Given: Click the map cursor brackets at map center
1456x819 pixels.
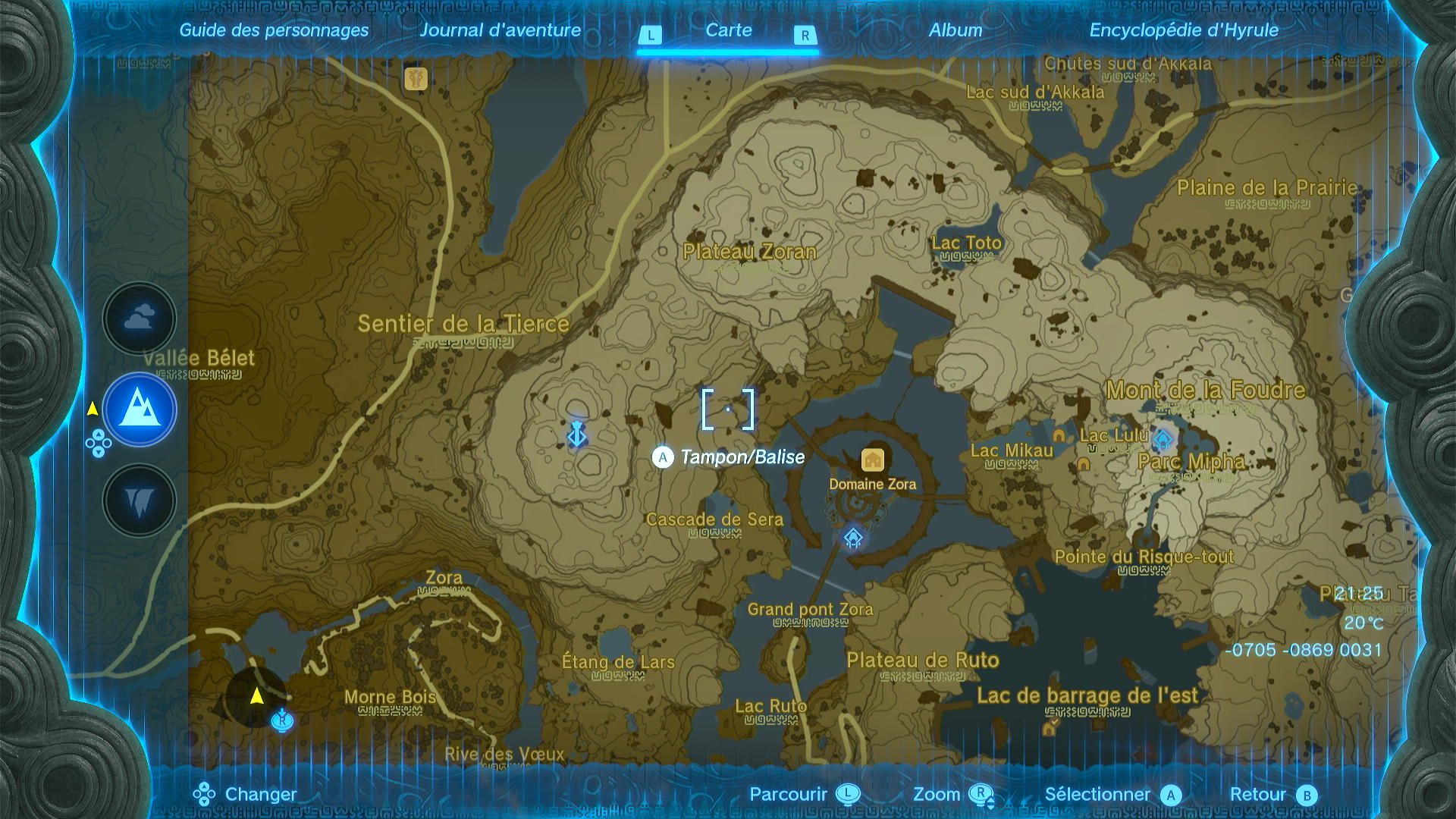Looking at the screenshot, I should pos(728,408).
